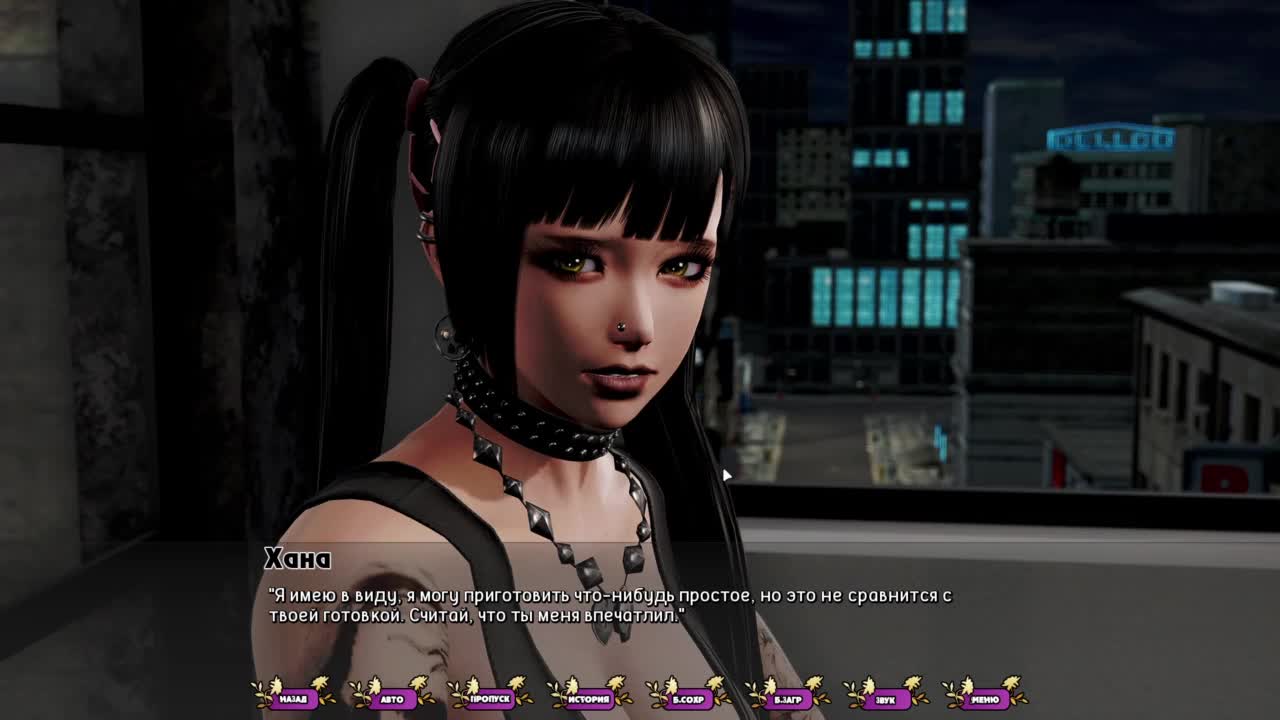Image resolution: width=1280 pixels, height=720 pixels.
Task: Quick load with the Б.Загр button
Action: pos(787,699)
